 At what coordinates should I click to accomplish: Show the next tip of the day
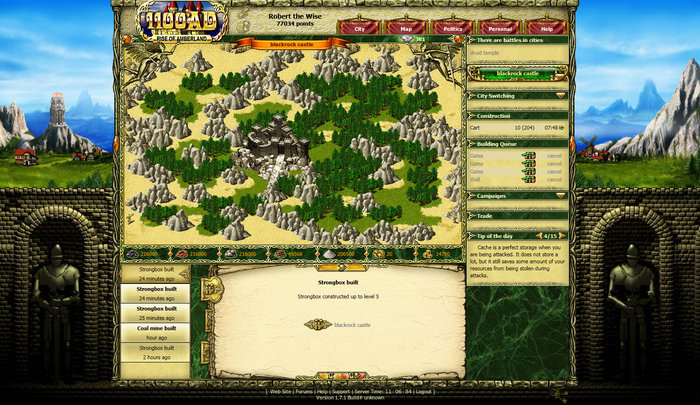pyautogui.click(x=563, y=236)
